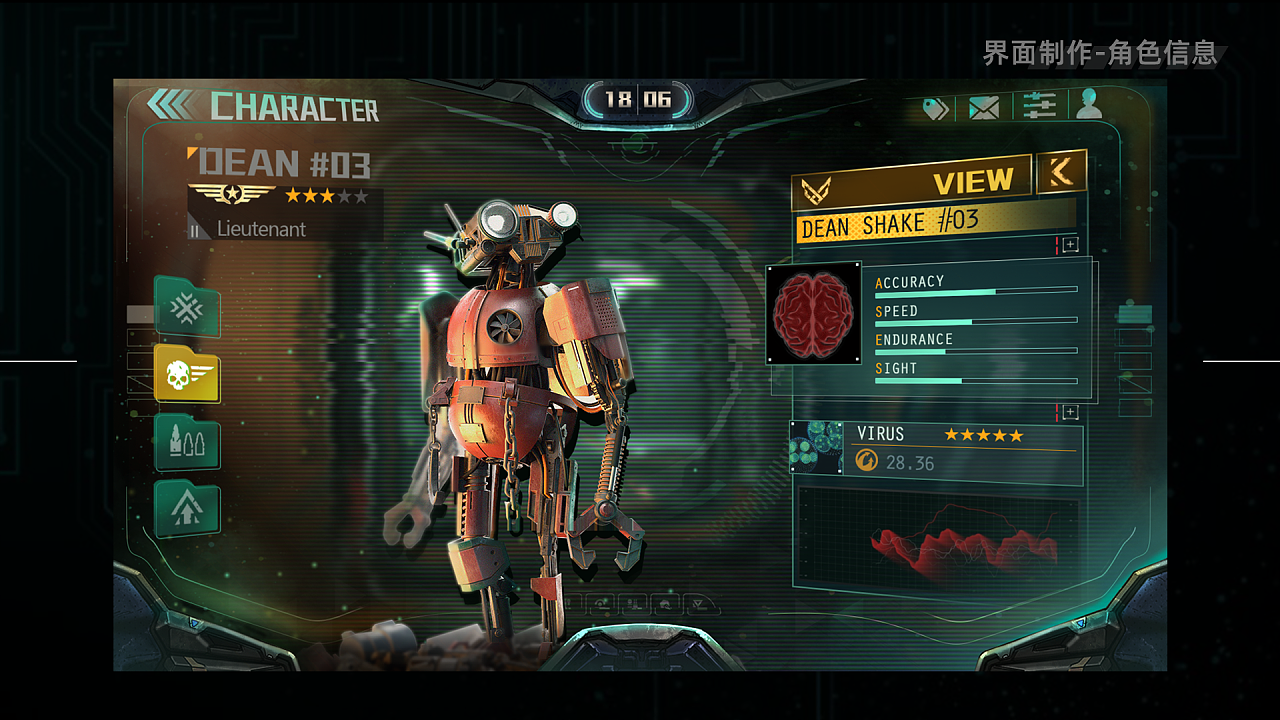Viewport: 1280px width, 720px height.
Task: Select the DEAN SHAKE #03 name banner
Action: pyautogui.click(x=934, y=223)
